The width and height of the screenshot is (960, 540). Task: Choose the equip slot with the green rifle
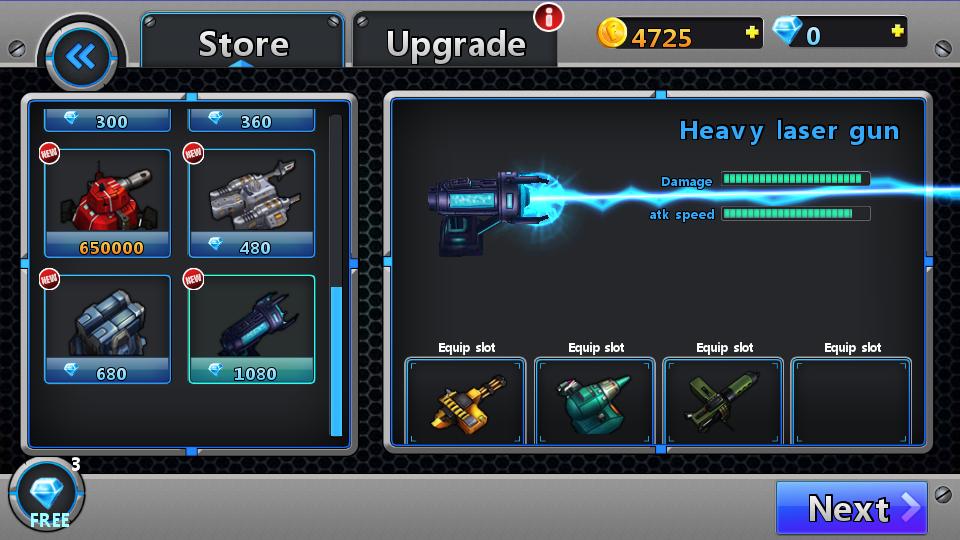[724, 402]
